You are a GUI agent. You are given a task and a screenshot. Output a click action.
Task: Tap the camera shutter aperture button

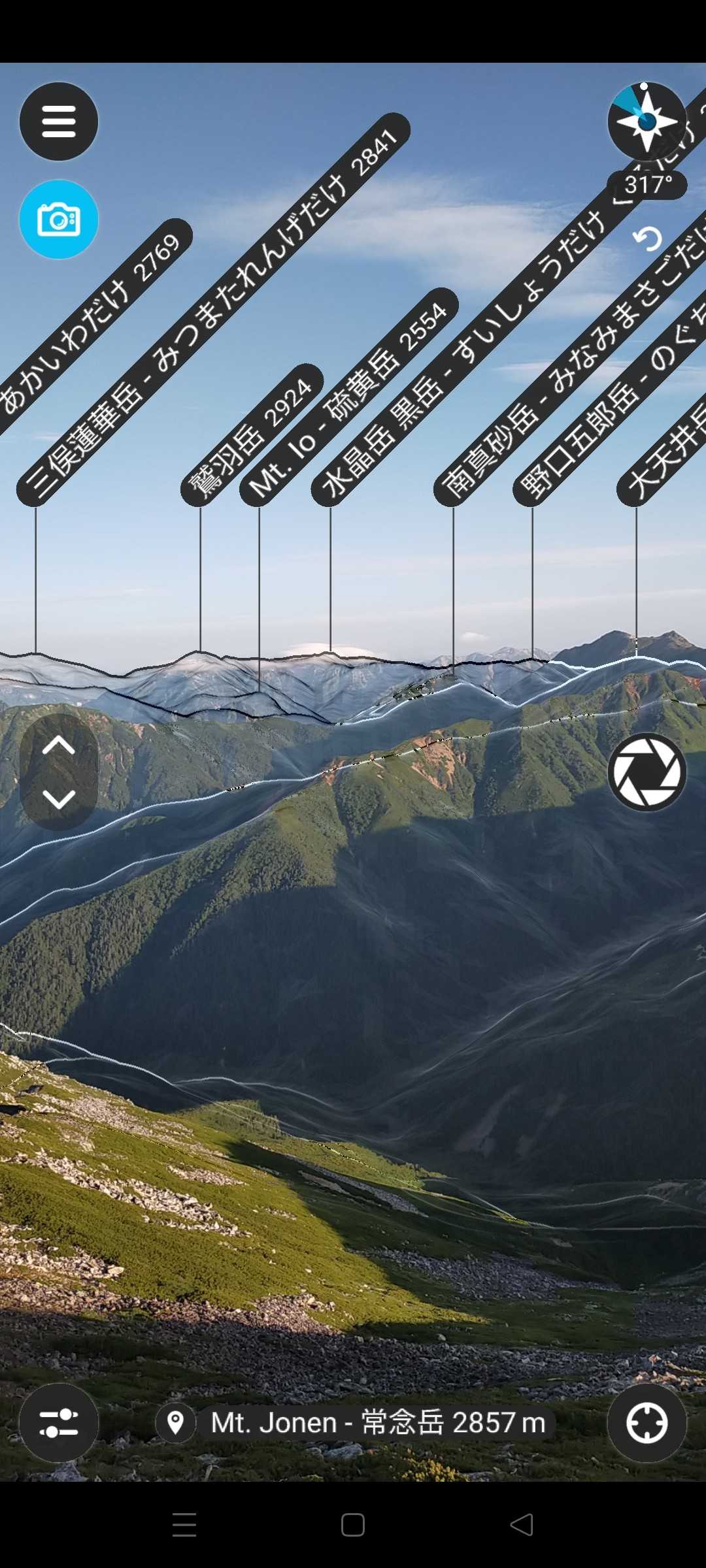[647, 772]
